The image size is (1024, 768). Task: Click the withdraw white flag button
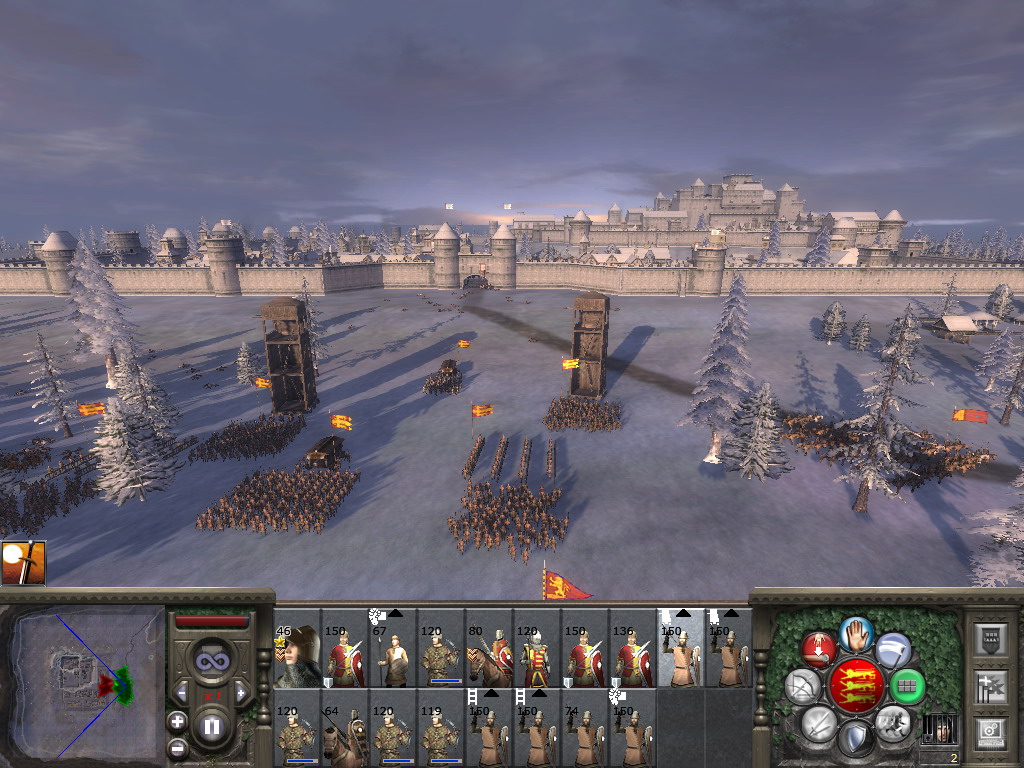click(x=893, y=649)
